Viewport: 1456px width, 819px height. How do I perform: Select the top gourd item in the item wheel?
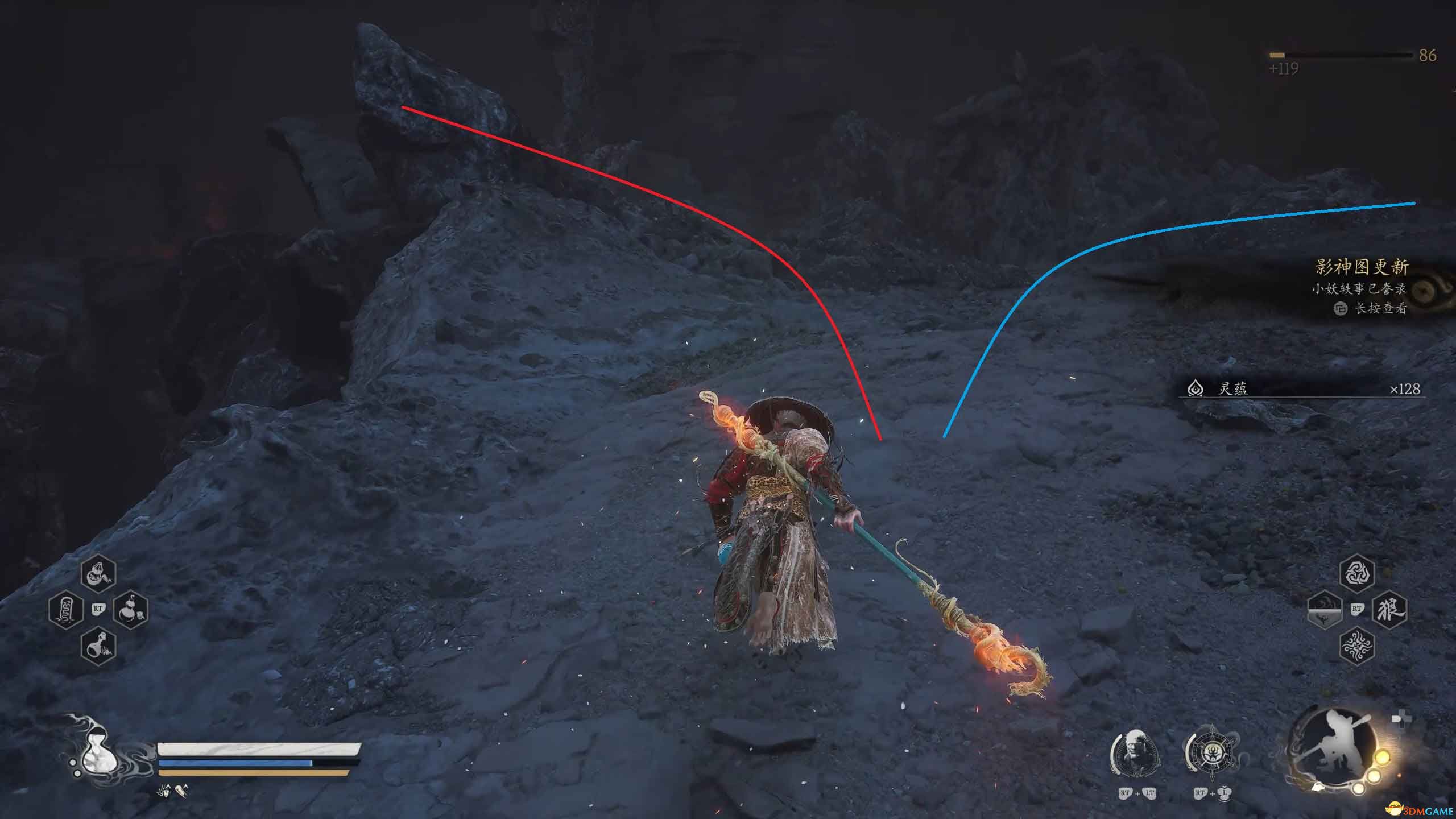[x=98, y=573]
